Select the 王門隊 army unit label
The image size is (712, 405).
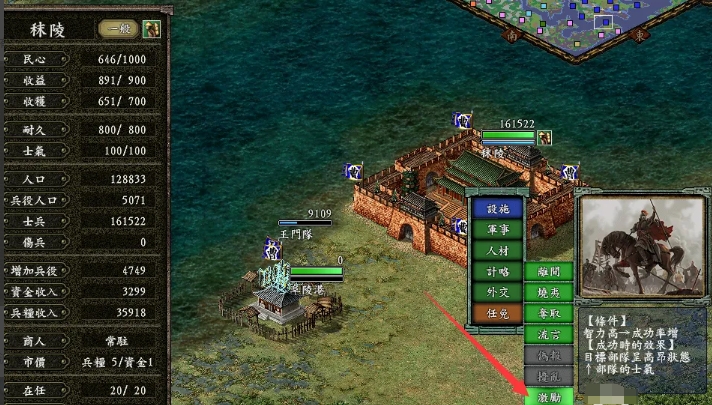pyautogui.click(x=296, y=231)
